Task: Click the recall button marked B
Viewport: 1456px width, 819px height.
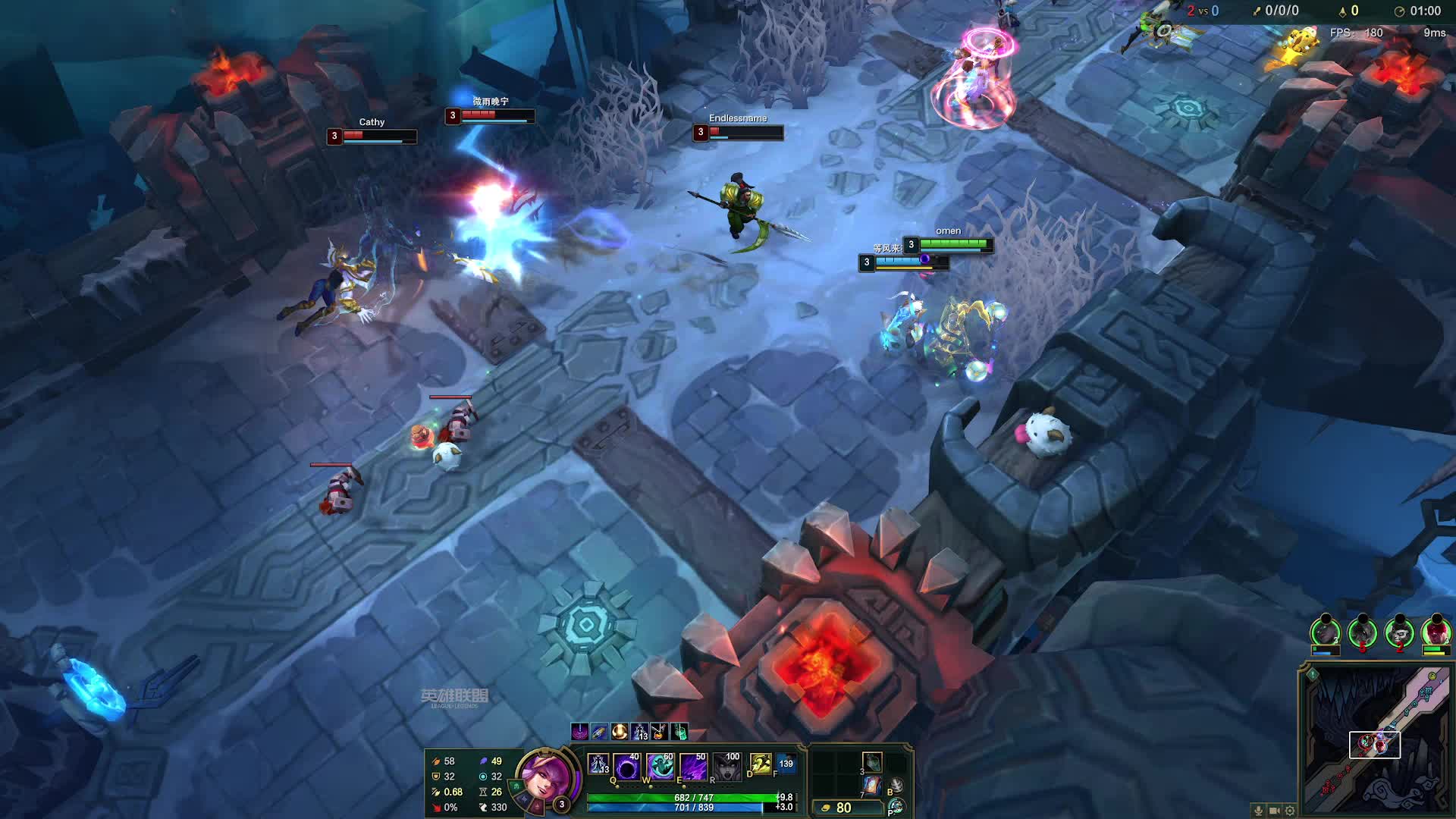Action: 896,786
